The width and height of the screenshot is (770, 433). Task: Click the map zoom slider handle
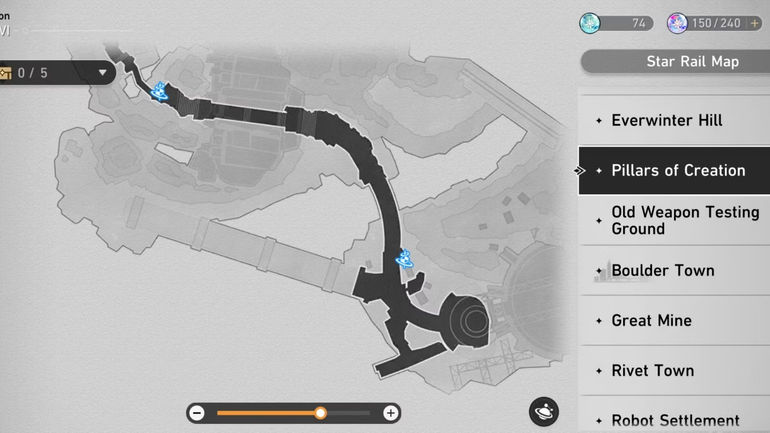click(x=320, y=413)
